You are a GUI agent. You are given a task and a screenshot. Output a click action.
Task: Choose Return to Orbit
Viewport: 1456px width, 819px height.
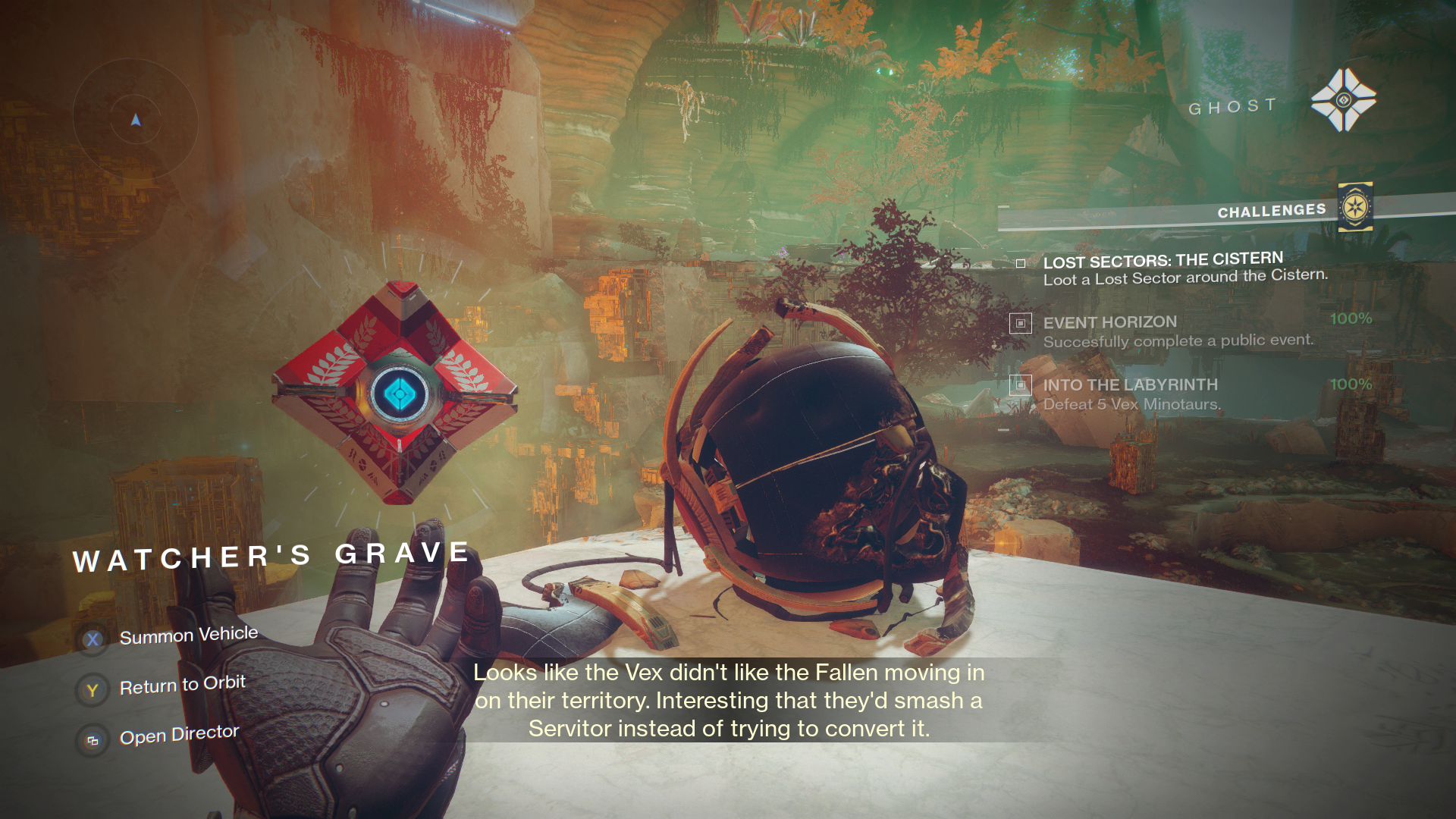(x=182, y=686)
